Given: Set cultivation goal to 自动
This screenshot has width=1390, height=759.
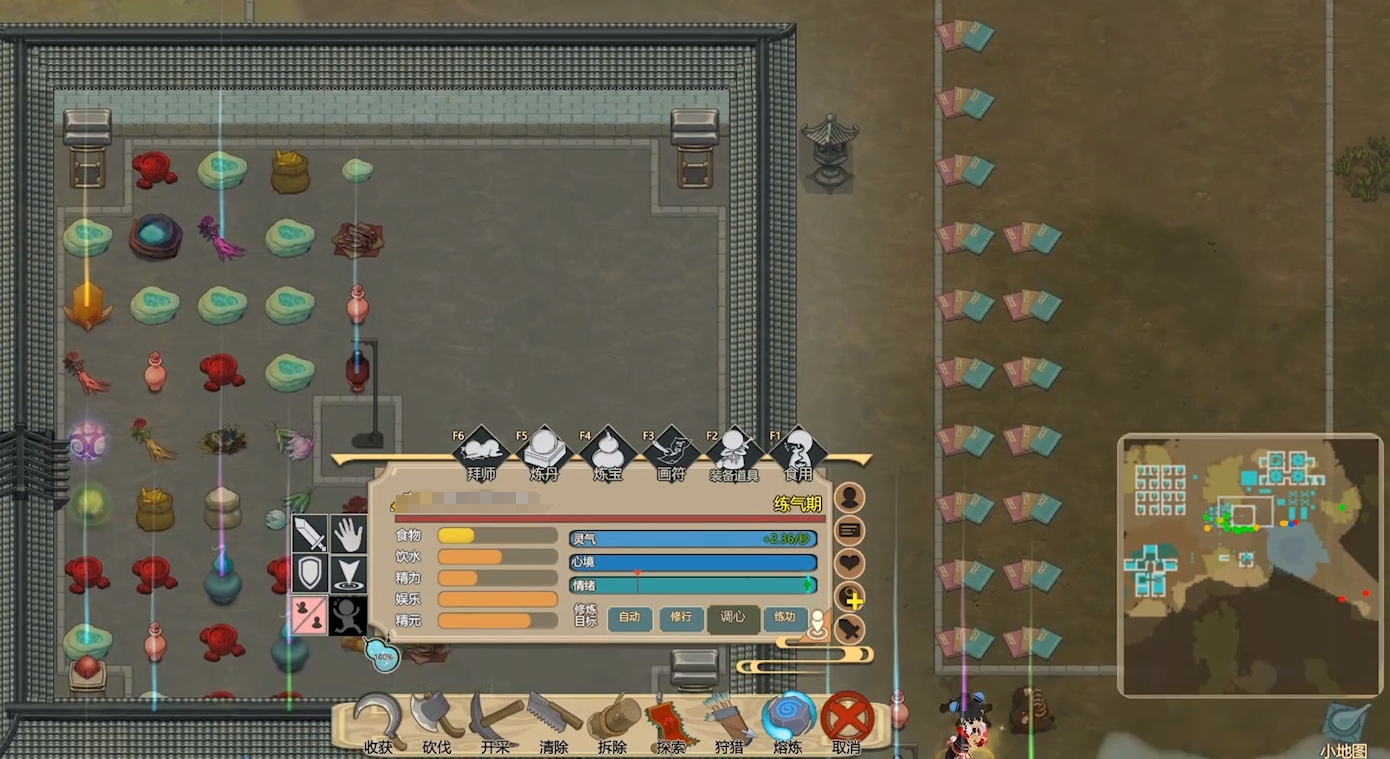Looking at the screenshot, I should tap(629, 618).
